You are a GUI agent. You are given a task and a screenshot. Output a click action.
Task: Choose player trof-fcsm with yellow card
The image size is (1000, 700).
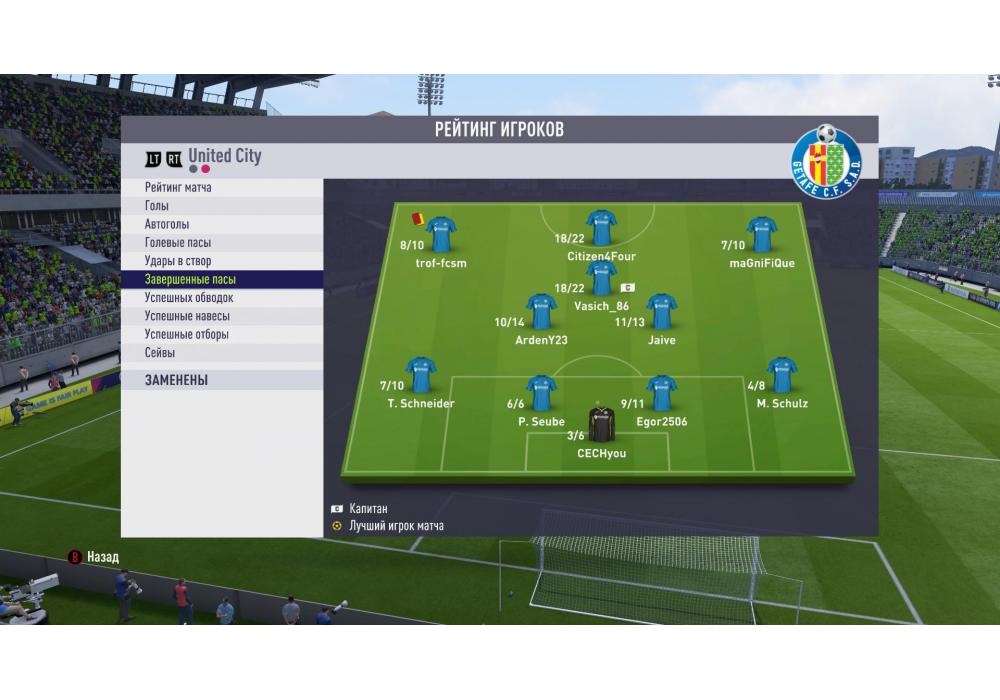click(441, 235)
